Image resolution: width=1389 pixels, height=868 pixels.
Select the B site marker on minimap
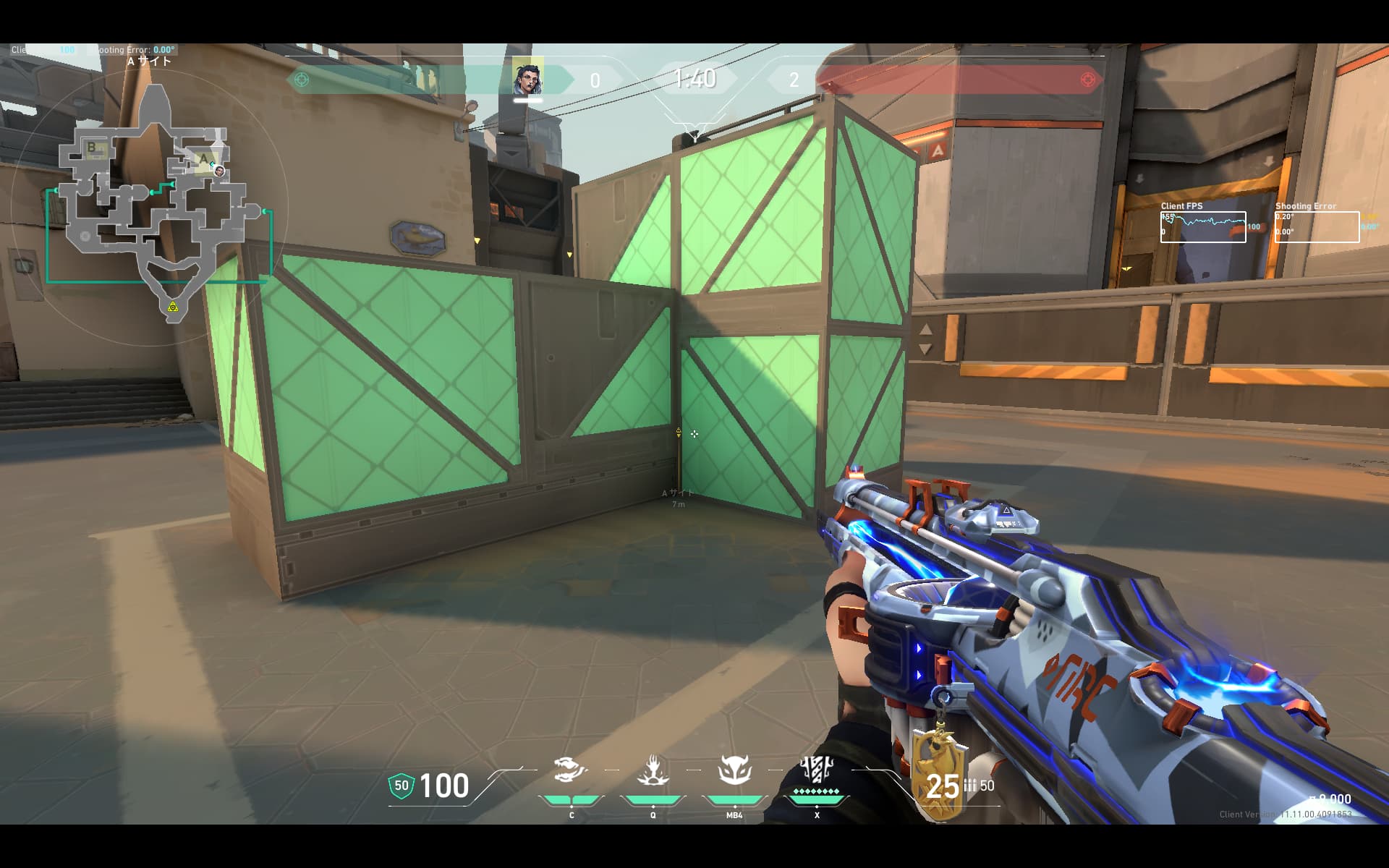(x=93, y=148)
